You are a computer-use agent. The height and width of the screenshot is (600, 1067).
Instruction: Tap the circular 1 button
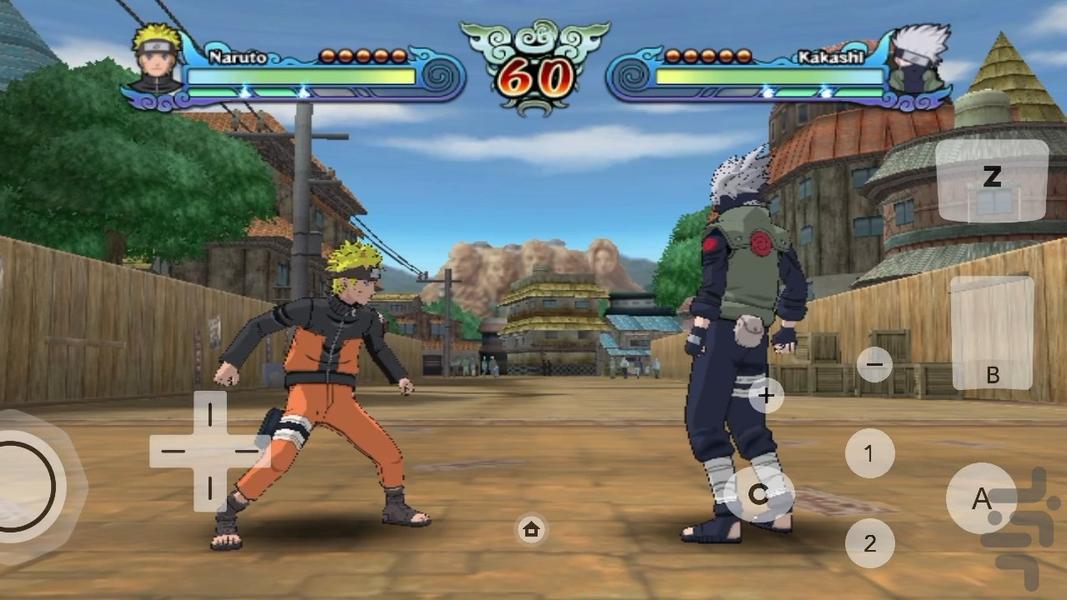pos(869,453)
